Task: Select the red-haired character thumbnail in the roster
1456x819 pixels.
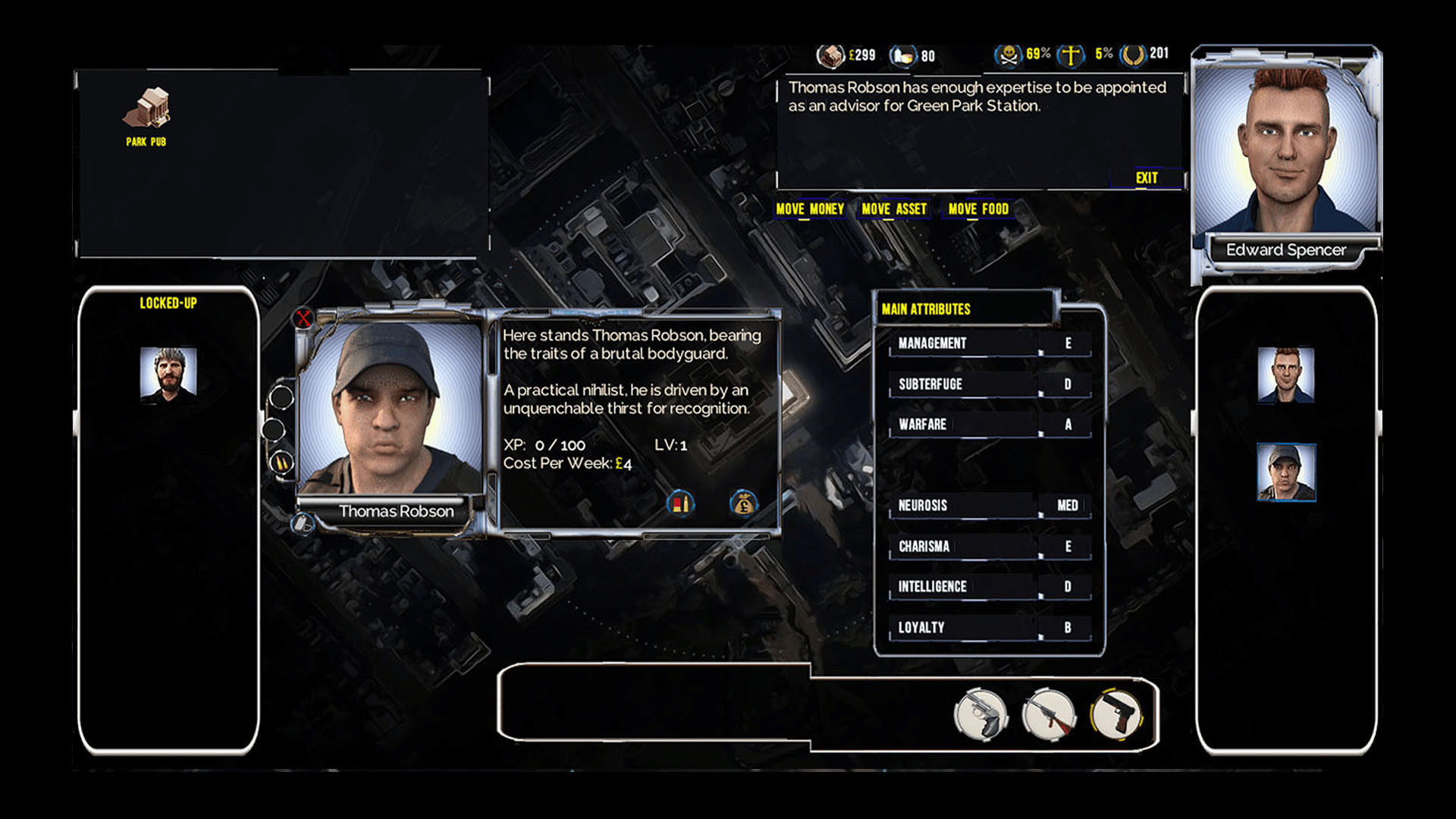Action: coord(1286,375)
